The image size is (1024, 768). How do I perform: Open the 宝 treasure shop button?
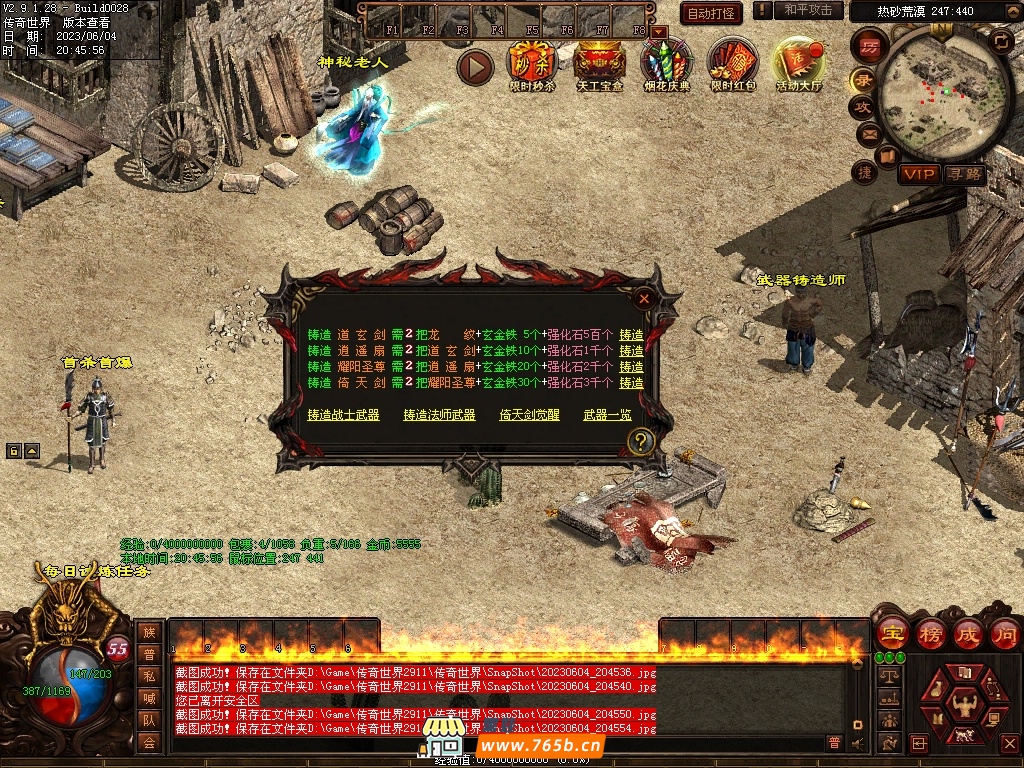click(891, 634)
